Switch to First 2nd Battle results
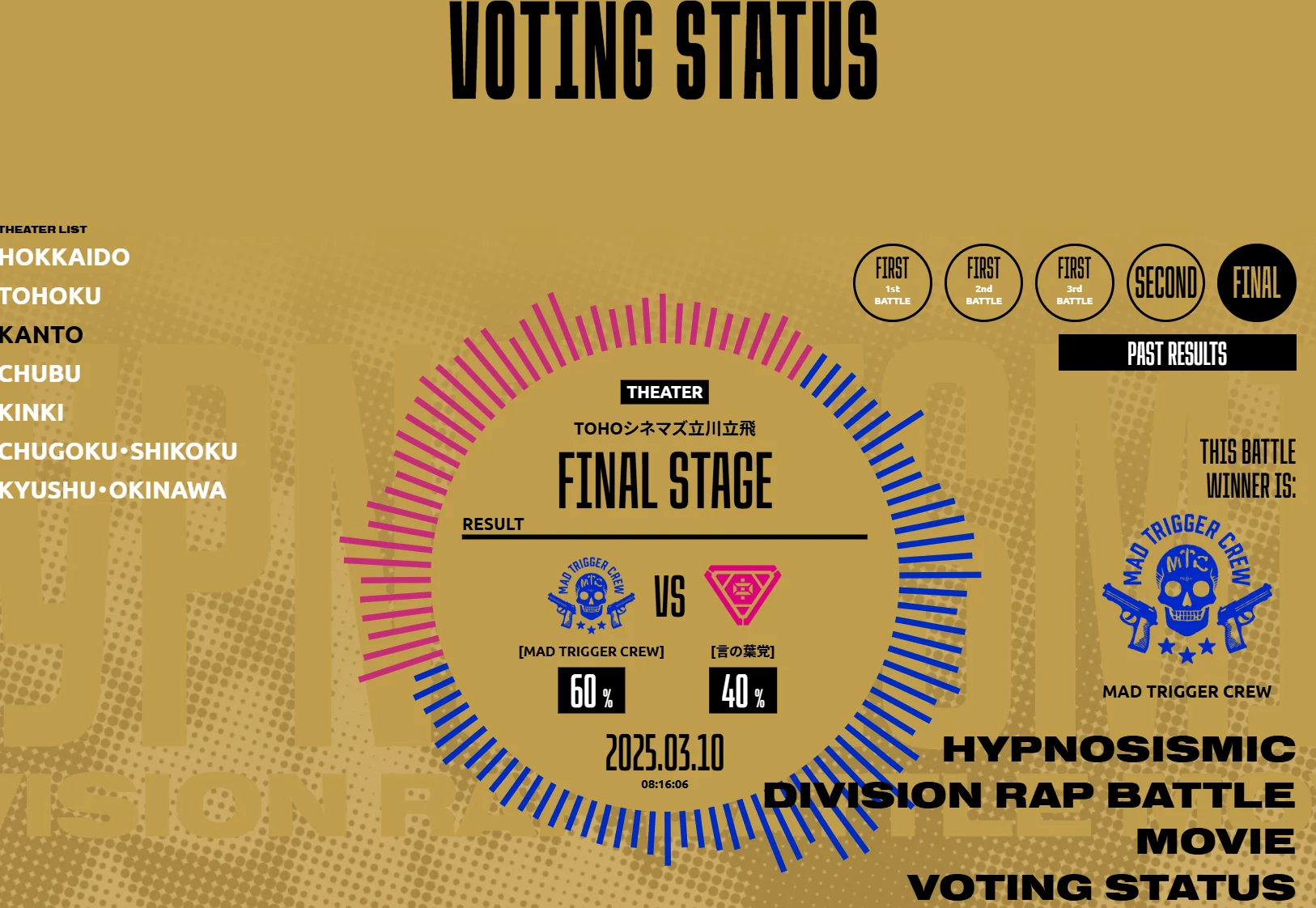Image resolution: width=1316 pixels, height=908 pixels. point(983,283)
